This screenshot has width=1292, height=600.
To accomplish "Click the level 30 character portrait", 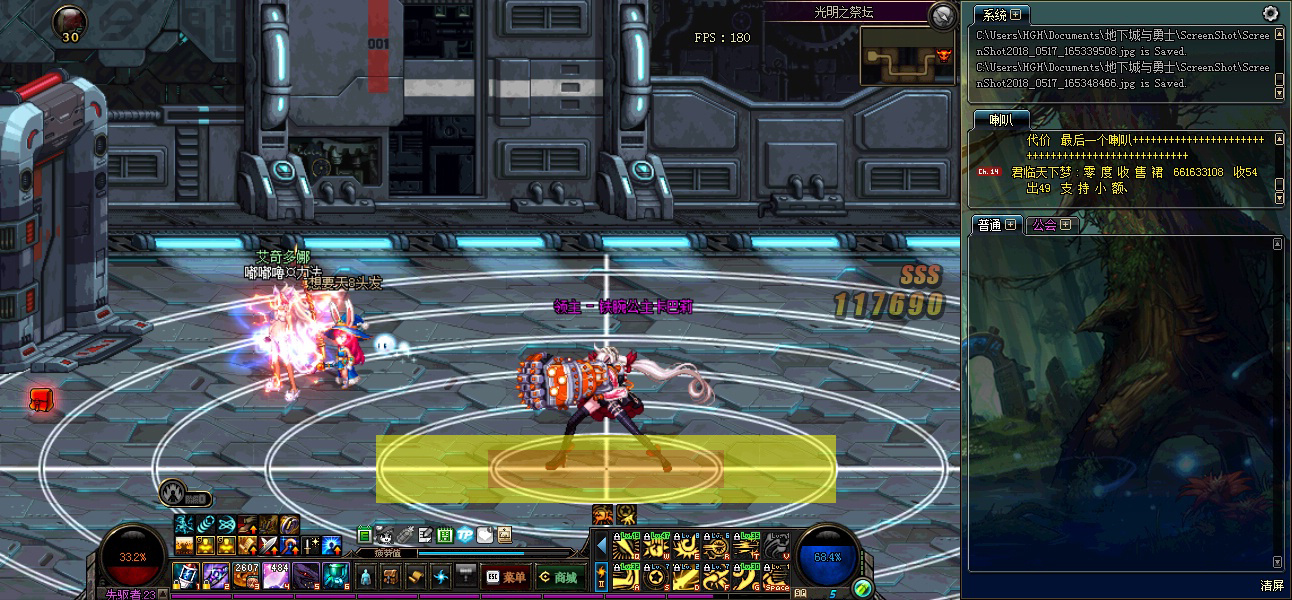I will click(x=70, y=21).
